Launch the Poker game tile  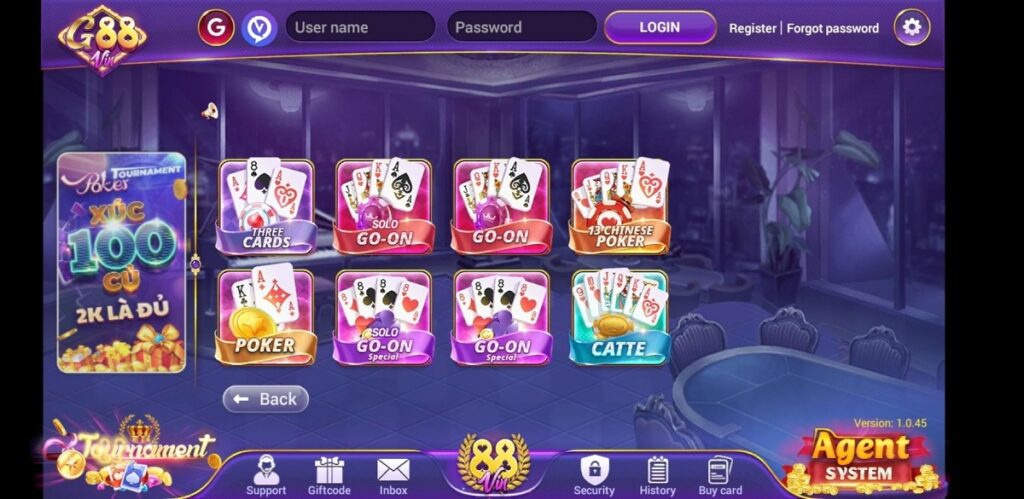(x=266, y=316)
